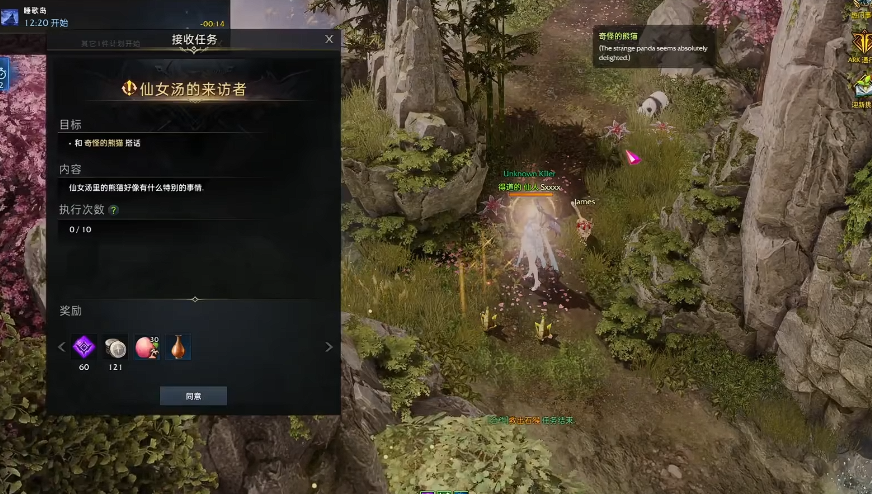
Task: Show previous rewards with the left arrow
Action: 61,347
